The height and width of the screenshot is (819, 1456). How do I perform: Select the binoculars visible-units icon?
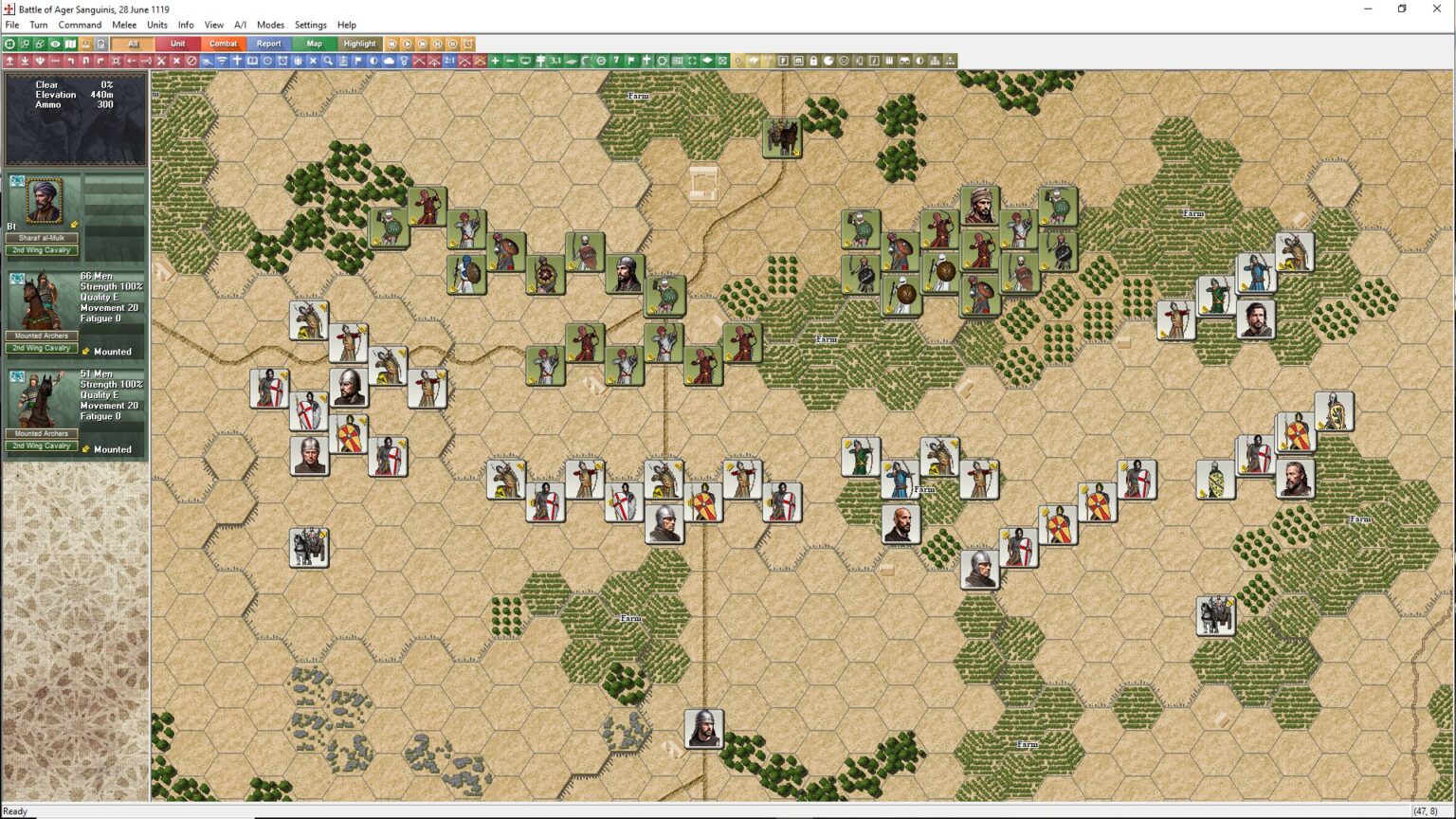click(x=905, y=60)
